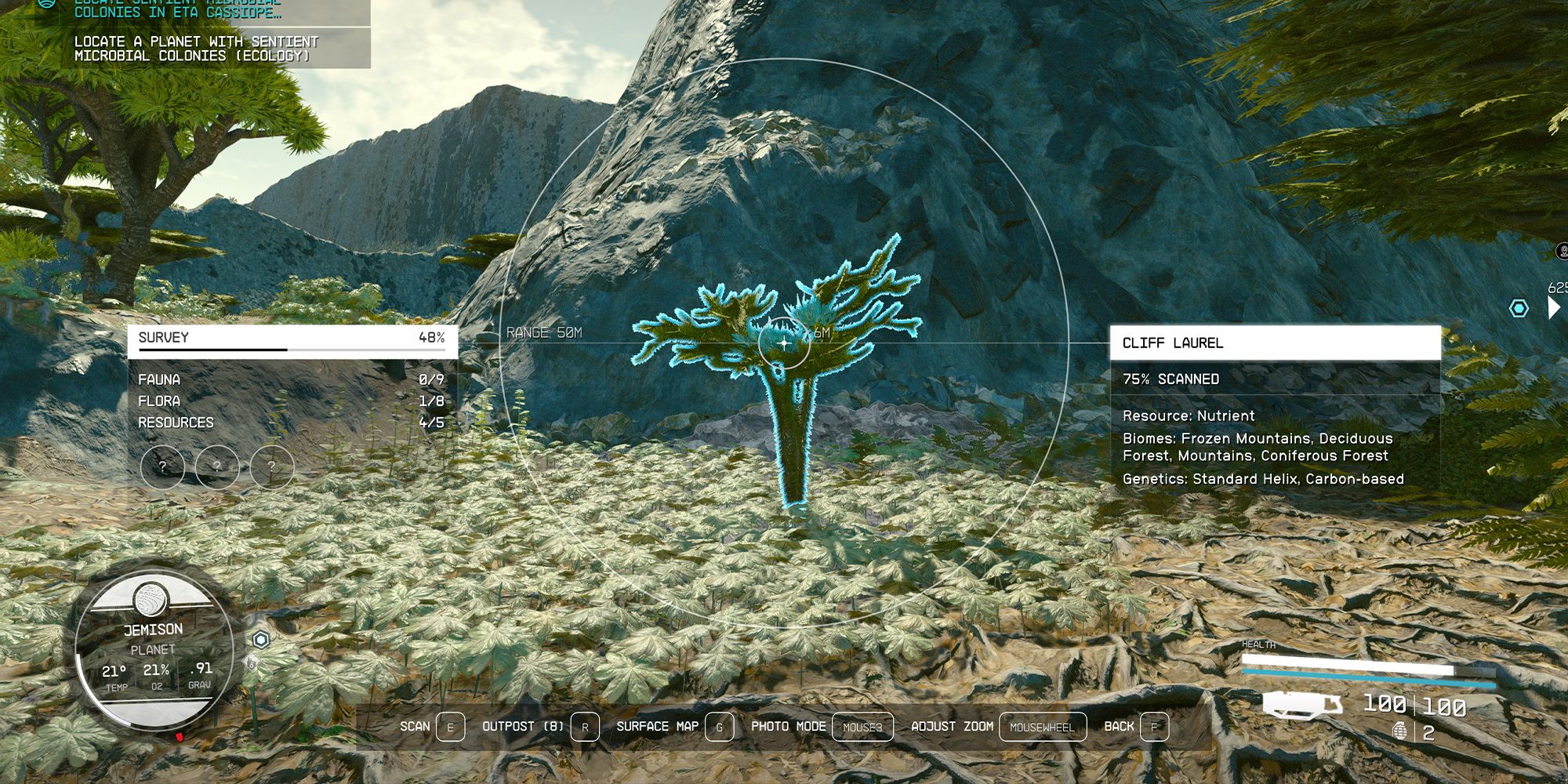Image resolution: width=1568 pixels, height=784 pixels.
Task: Choose the Resources survey row
Action: click(292, 423)
